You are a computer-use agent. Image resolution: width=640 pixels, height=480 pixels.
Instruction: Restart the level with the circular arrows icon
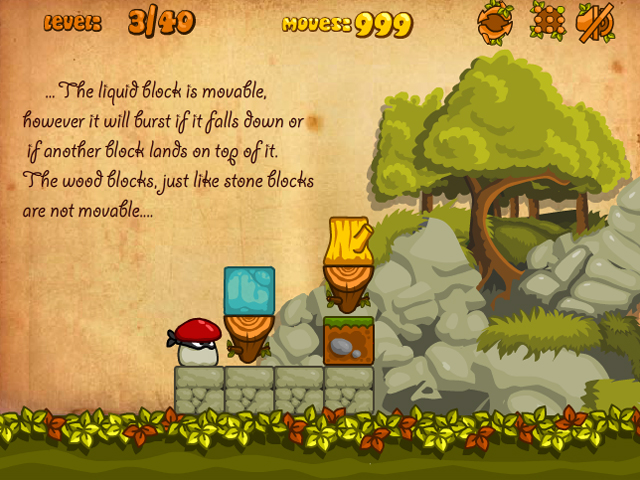(495, 23)
